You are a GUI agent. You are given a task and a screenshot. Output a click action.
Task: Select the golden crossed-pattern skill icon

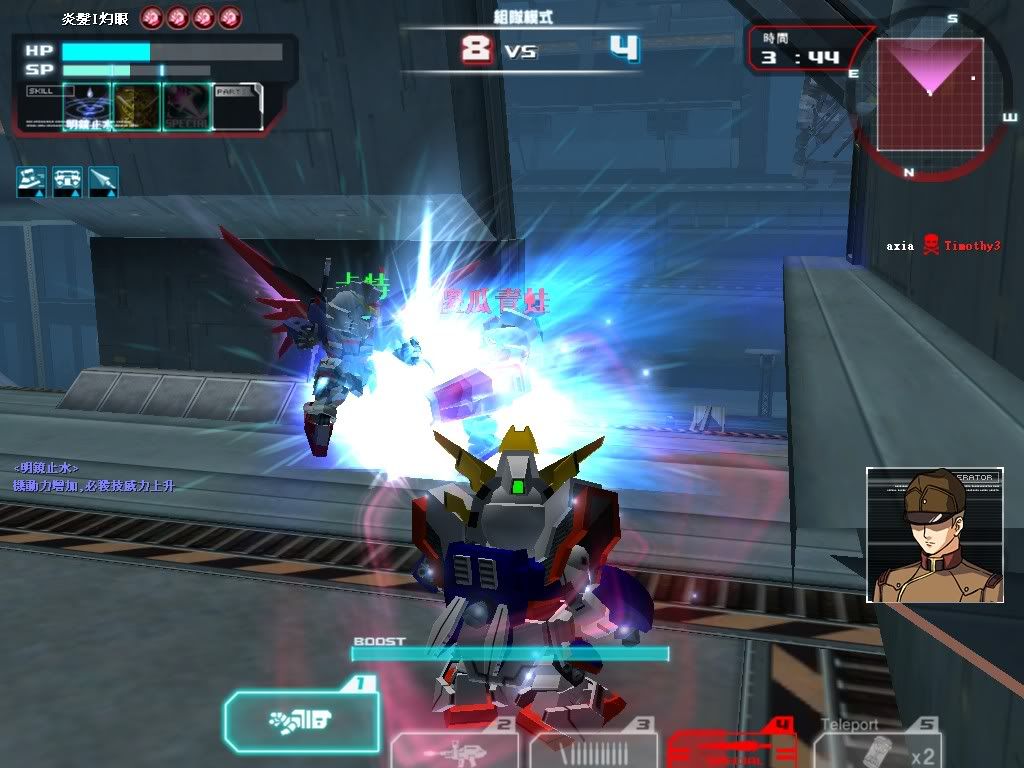tap(137, 106)
